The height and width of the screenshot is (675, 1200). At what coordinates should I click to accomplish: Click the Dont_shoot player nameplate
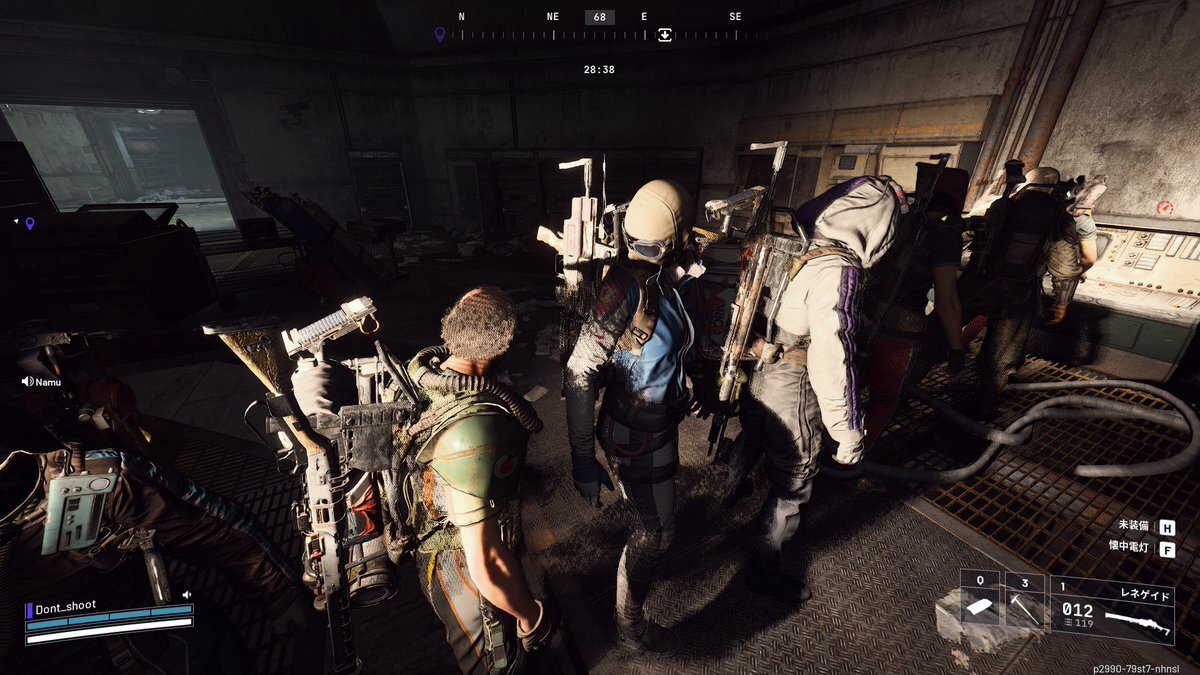(68, 608)
